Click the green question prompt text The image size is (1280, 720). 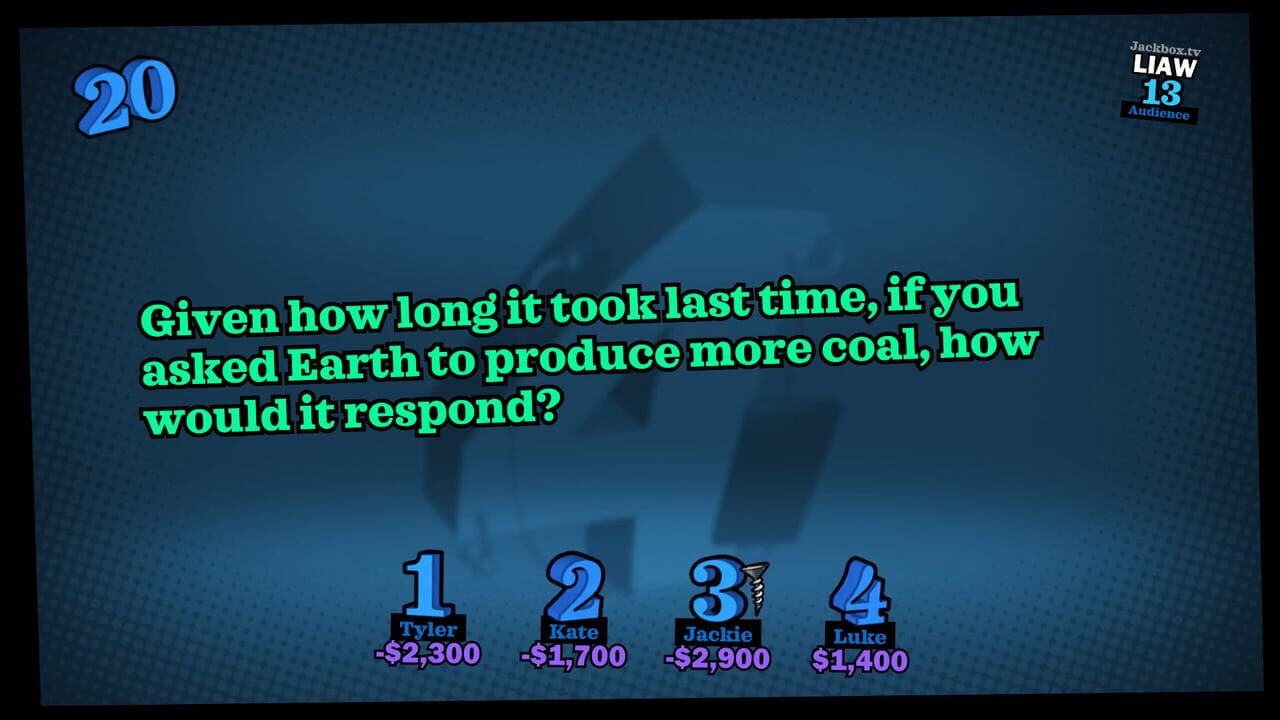(590, 360)
